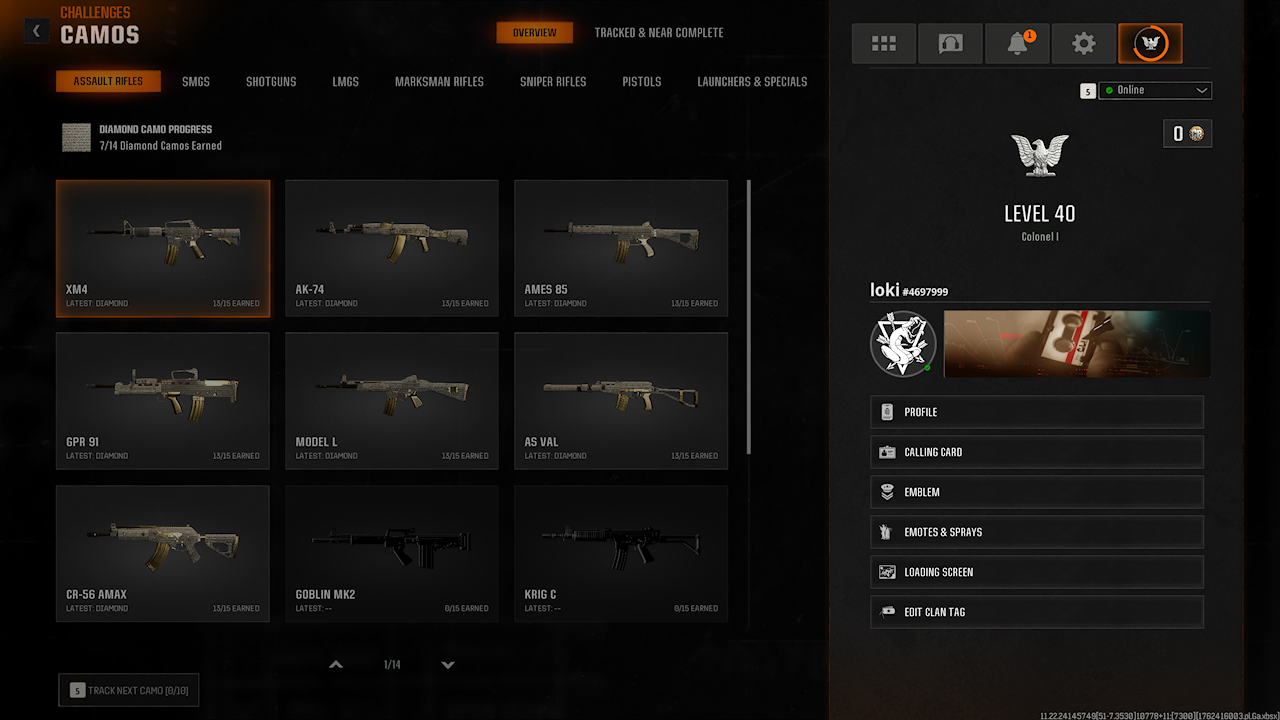Viewport: 1280px width, 720px height.
Task: Switch to the SMGS tab
Action: tap(196, 81)
